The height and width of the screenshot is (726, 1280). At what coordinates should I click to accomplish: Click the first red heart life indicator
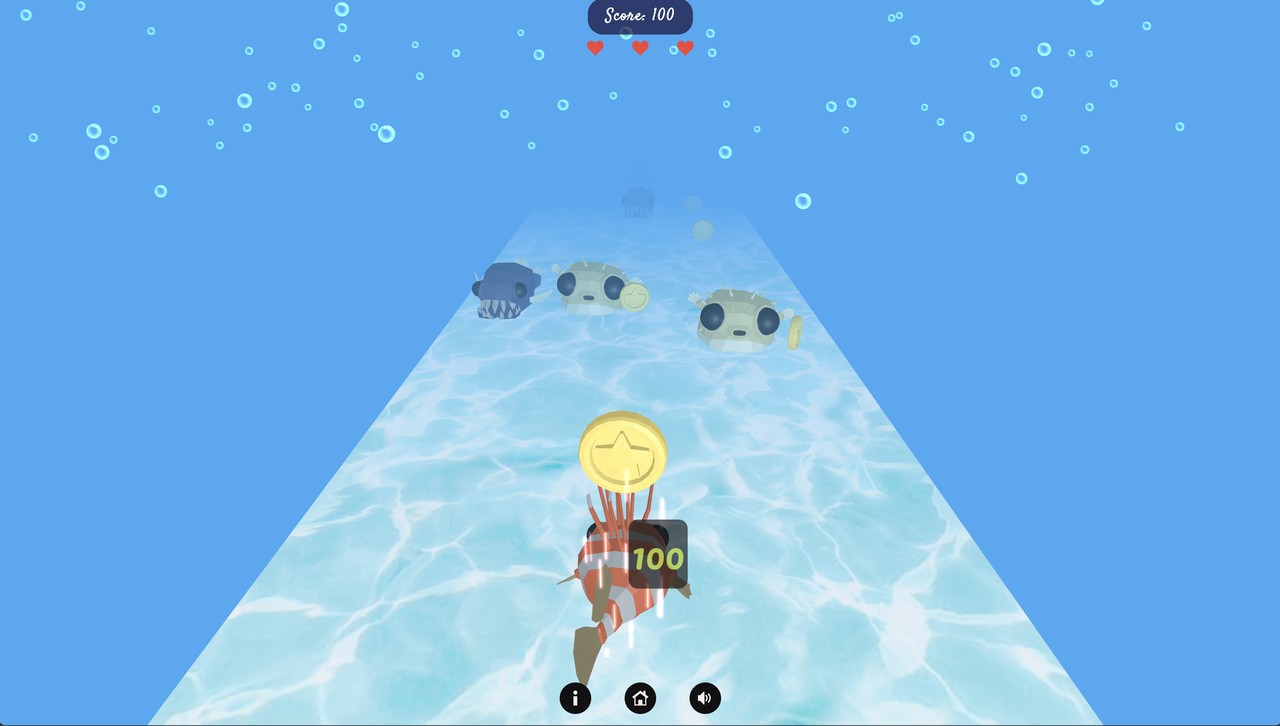[596, 47]
